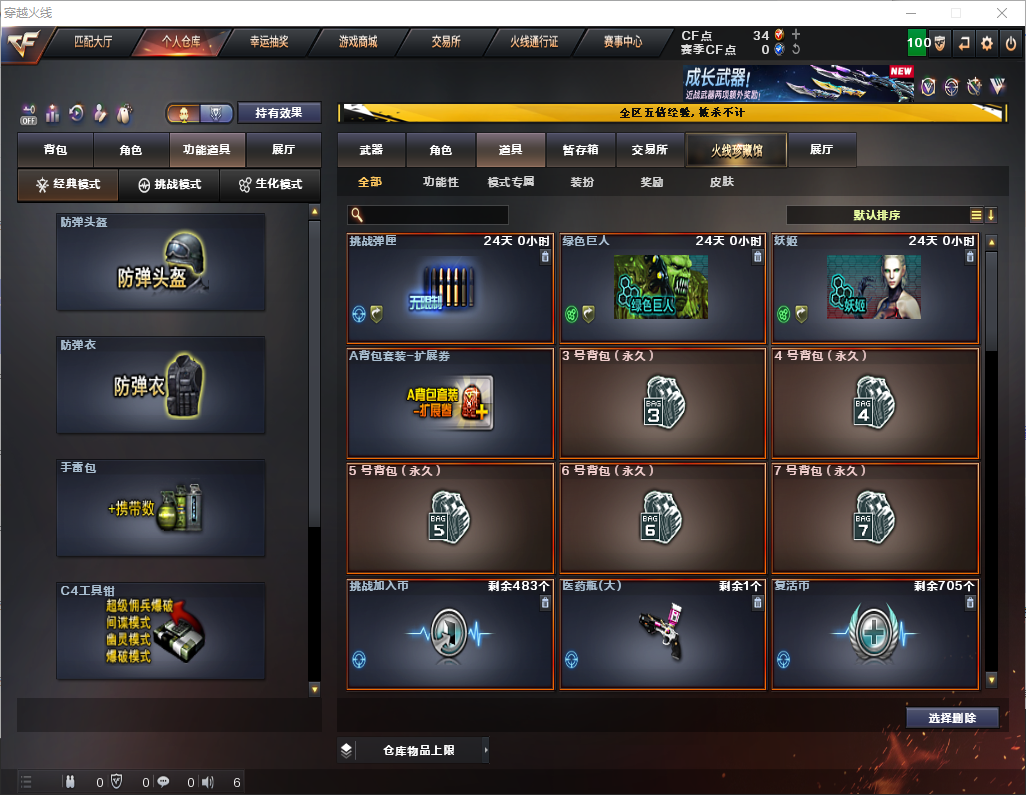Open settings with the gear icon
This screenshot has height=795, width=1026.
pos(987,43)
